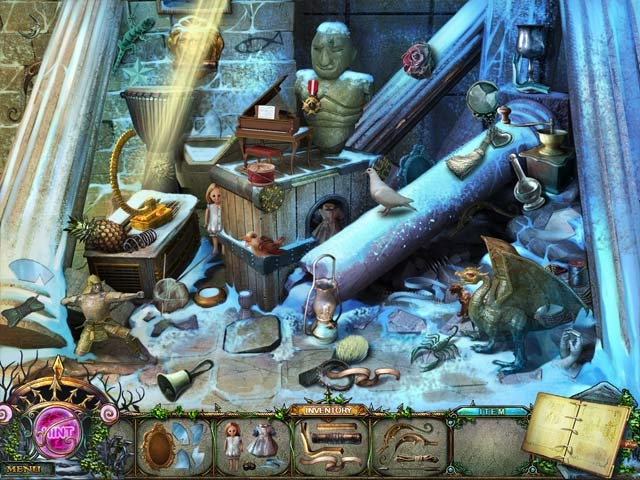Open the Menu
Image resolution: width=640 pixels, height=480 pixels.
26,468
